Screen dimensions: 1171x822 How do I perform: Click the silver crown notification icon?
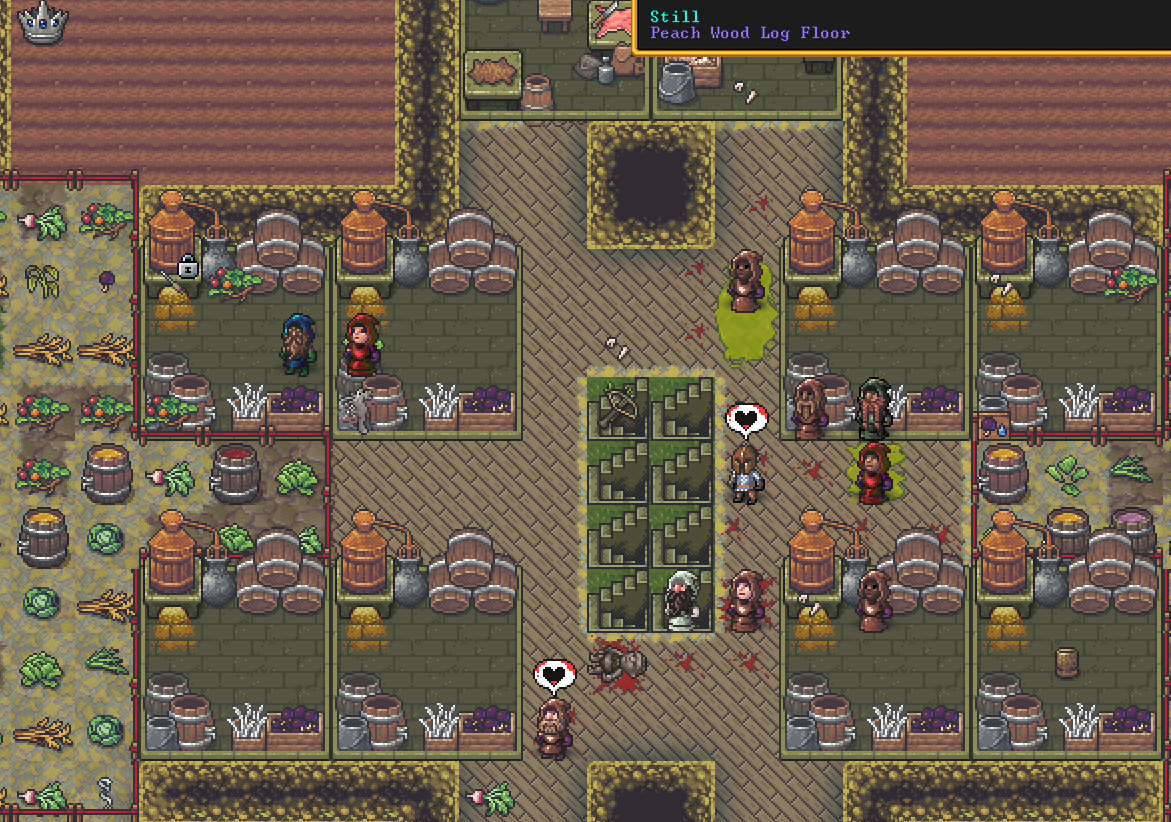click(x=42, y=23)
